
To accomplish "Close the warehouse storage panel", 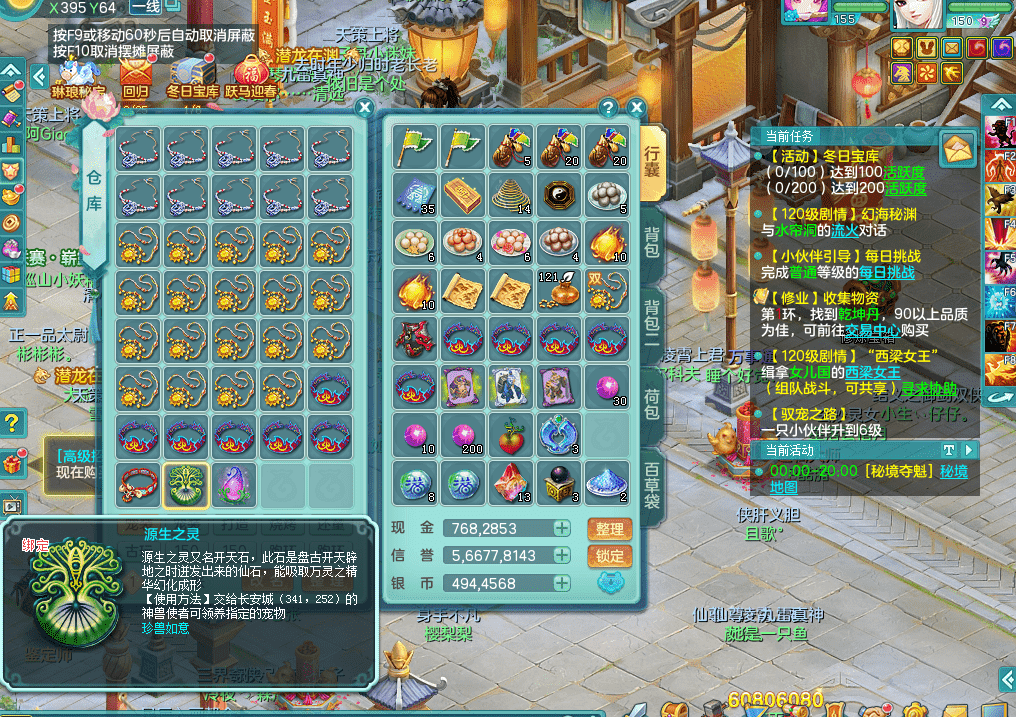I will coord(365,107).
